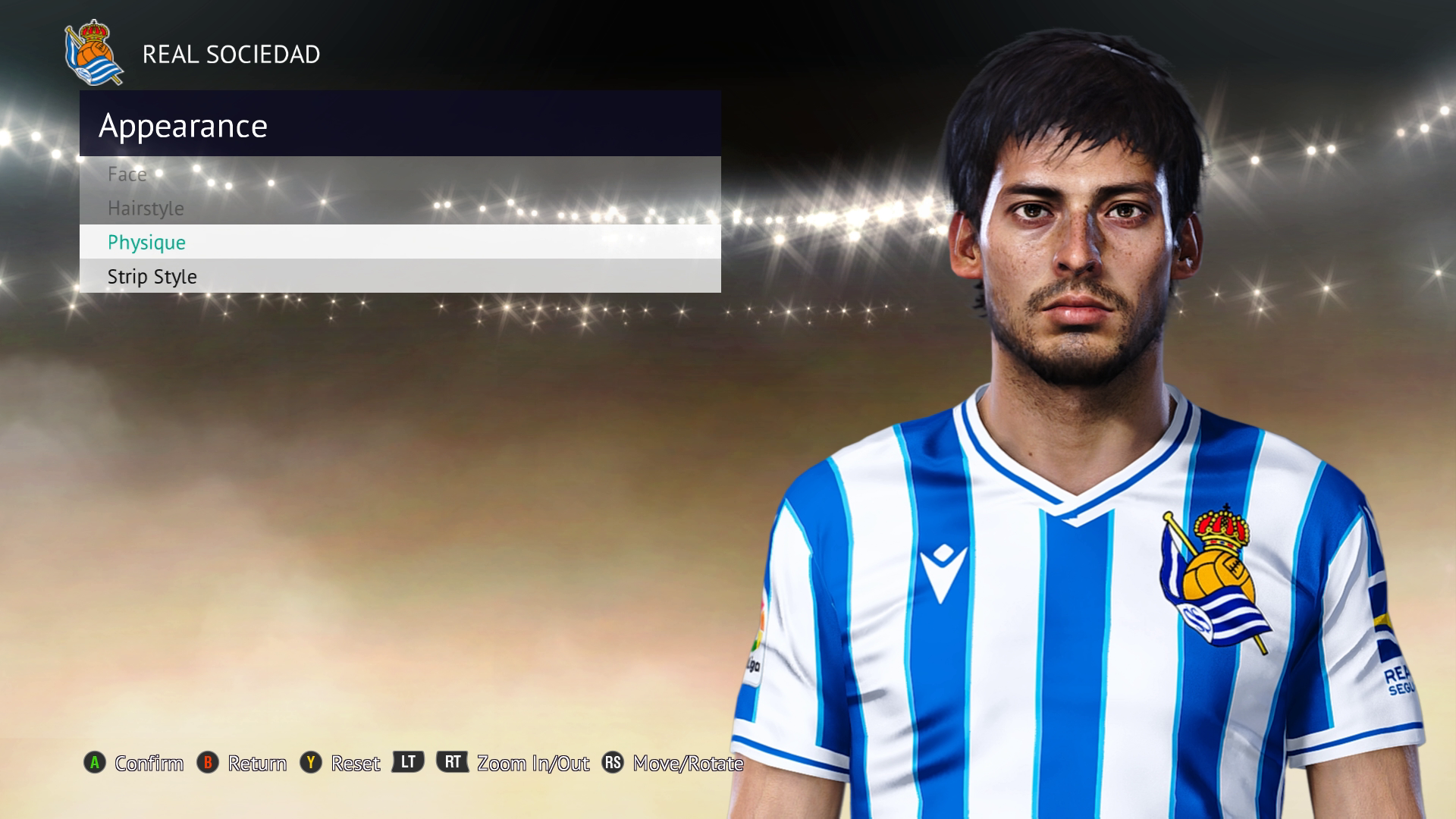Image resolution: width=1456 pixels, height=819 pixels.
Task: Click Confirm at the bottom bar
Action: click(148, 764)
